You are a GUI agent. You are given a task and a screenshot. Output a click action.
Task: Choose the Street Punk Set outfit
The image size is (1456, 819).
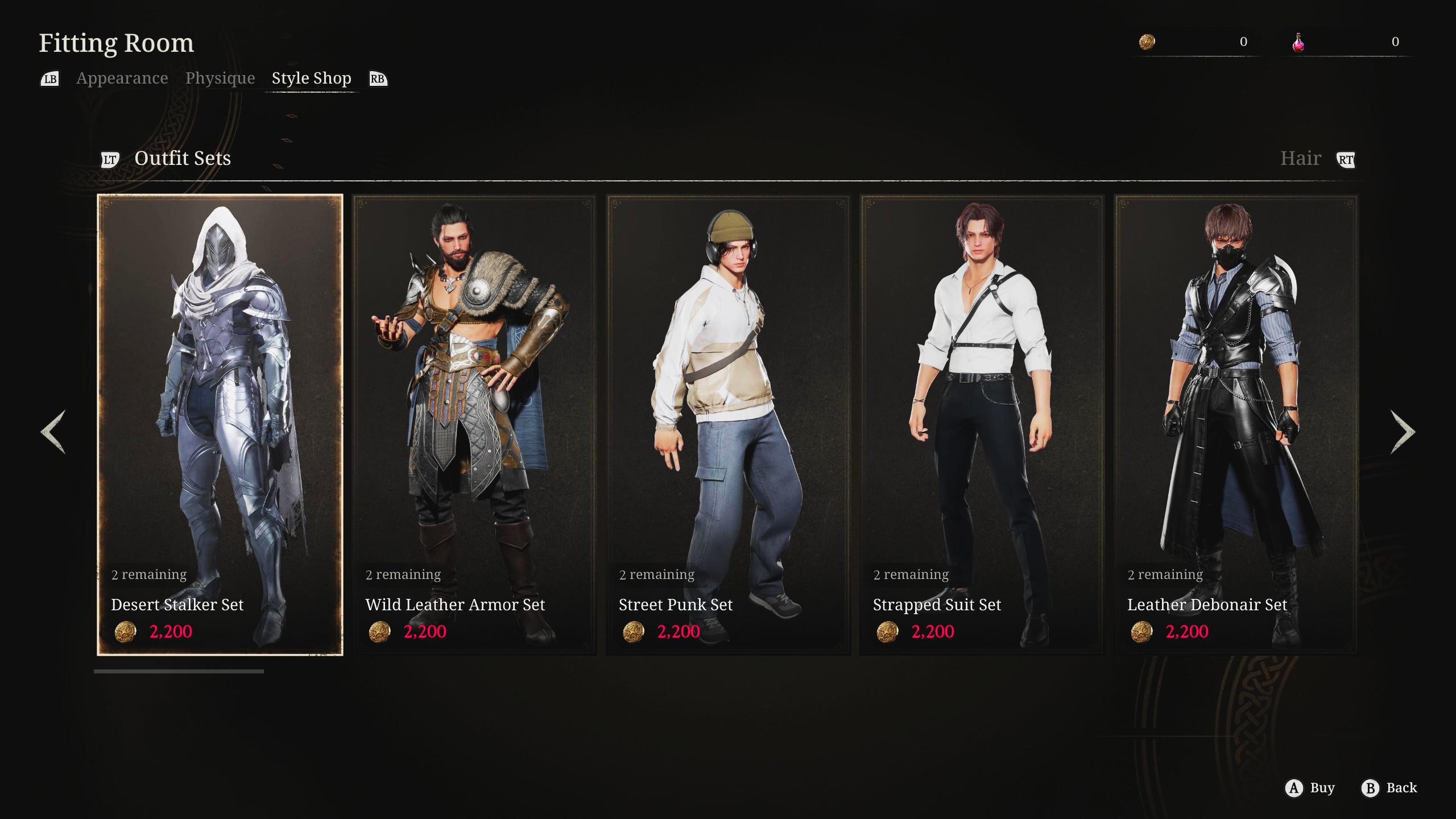coord(728,424)
